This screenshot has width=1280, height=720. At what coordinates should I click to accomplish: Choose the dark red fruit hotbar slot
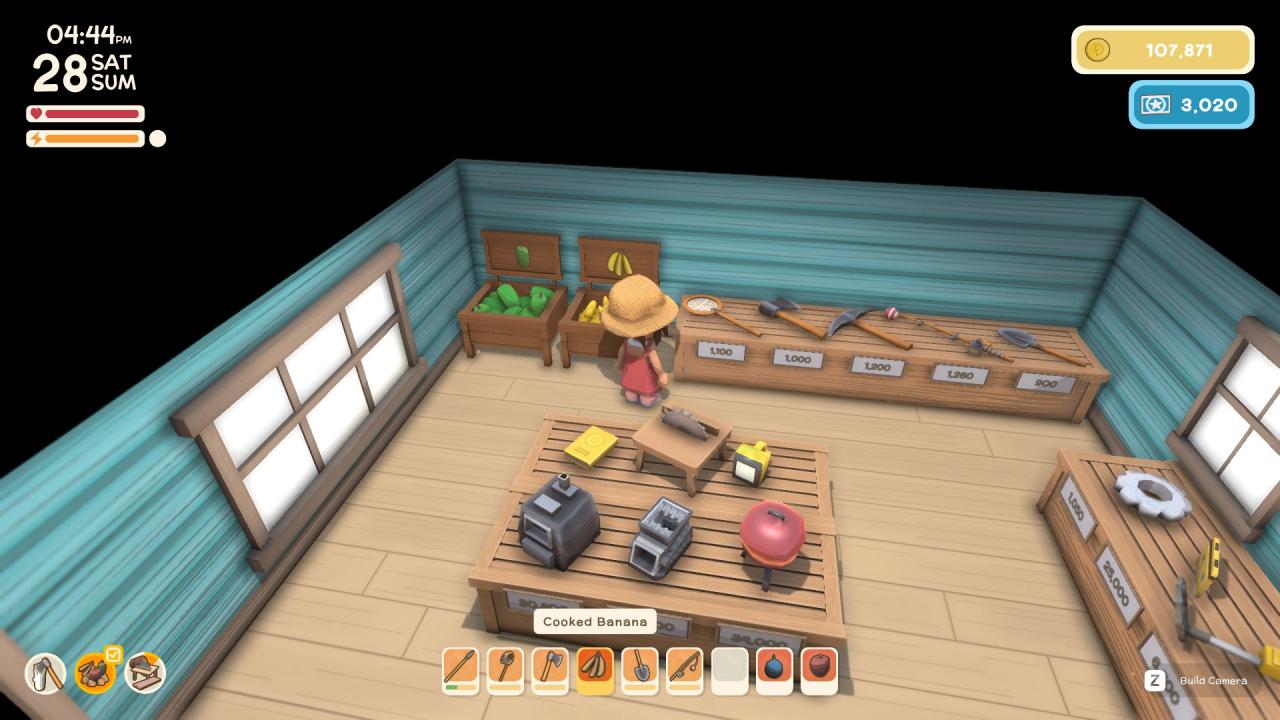point(819,668)
